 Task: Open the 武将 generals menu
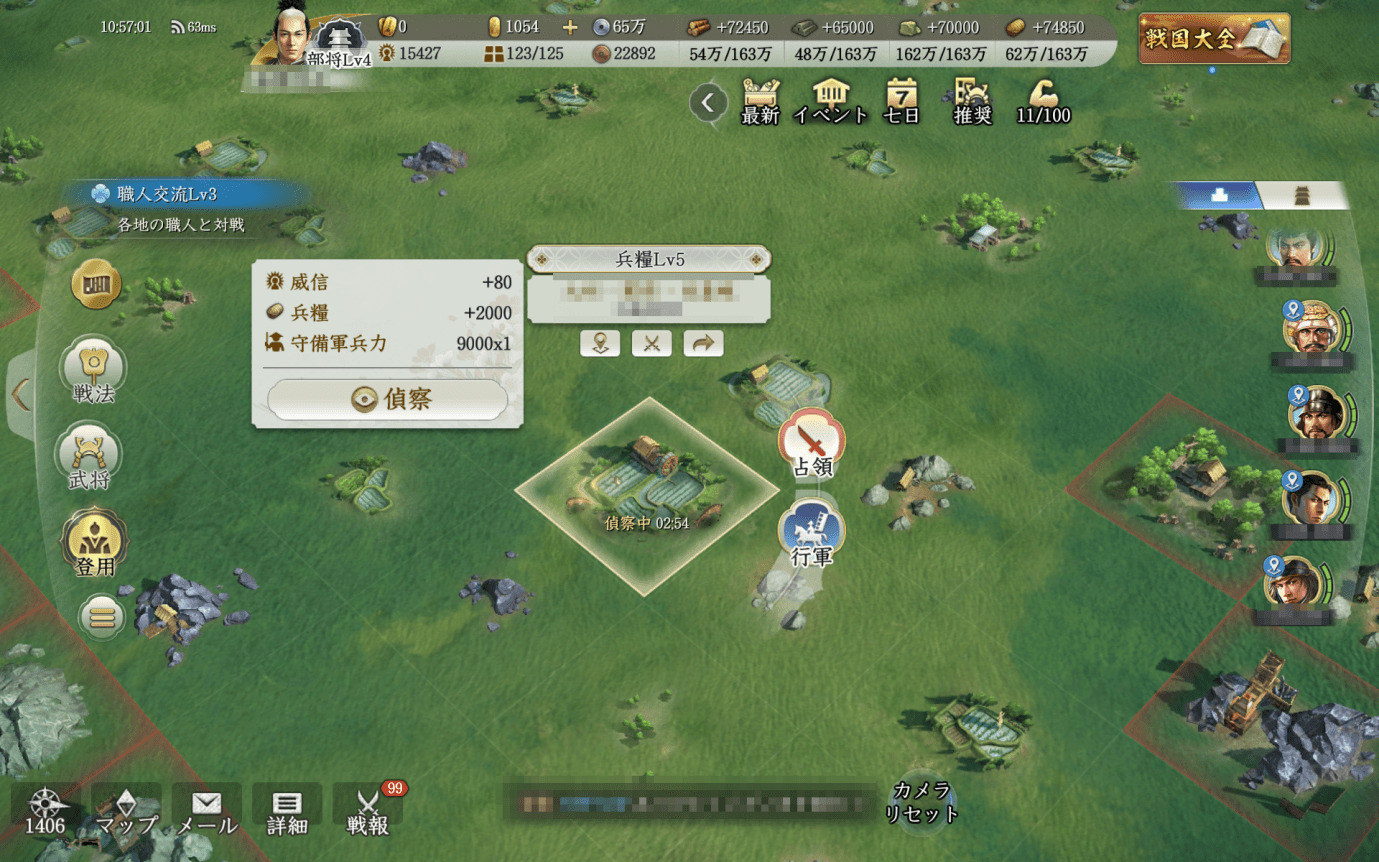click(91, 459)
